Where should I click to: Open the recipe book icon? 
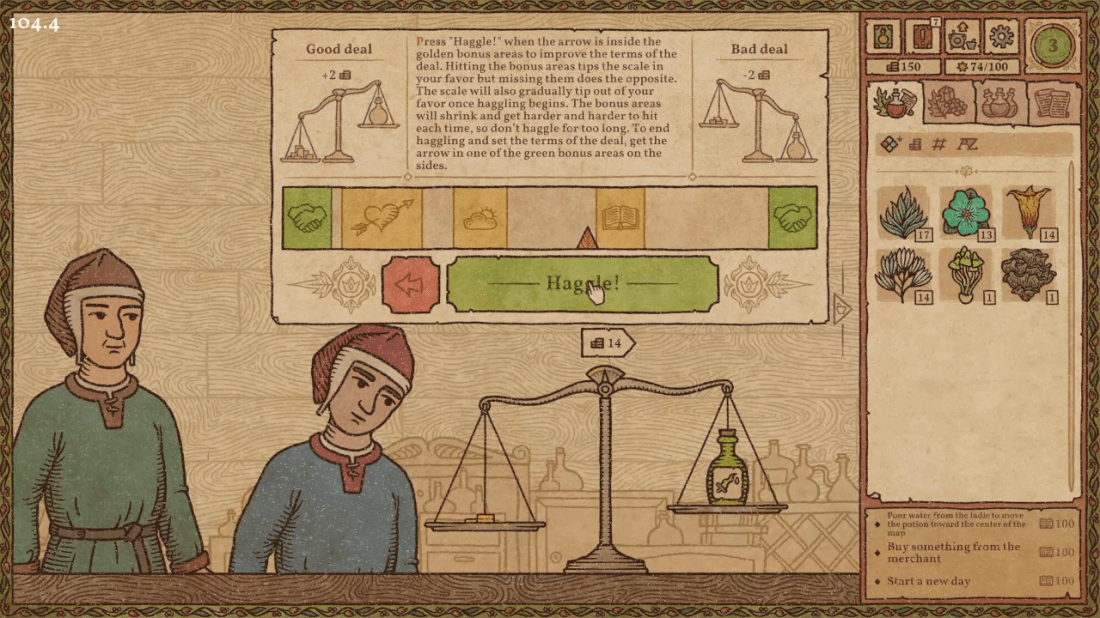click(881, 38)
